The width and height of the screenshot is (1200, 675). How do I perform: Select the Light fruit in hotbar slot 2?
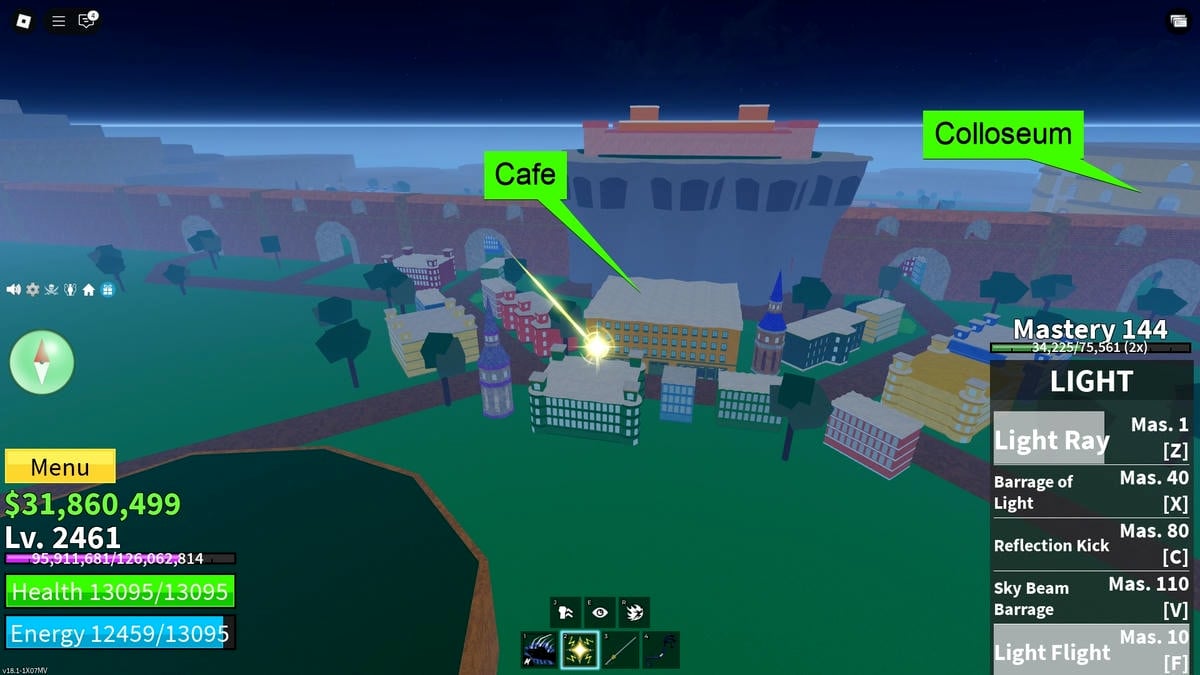pos(580,649)
